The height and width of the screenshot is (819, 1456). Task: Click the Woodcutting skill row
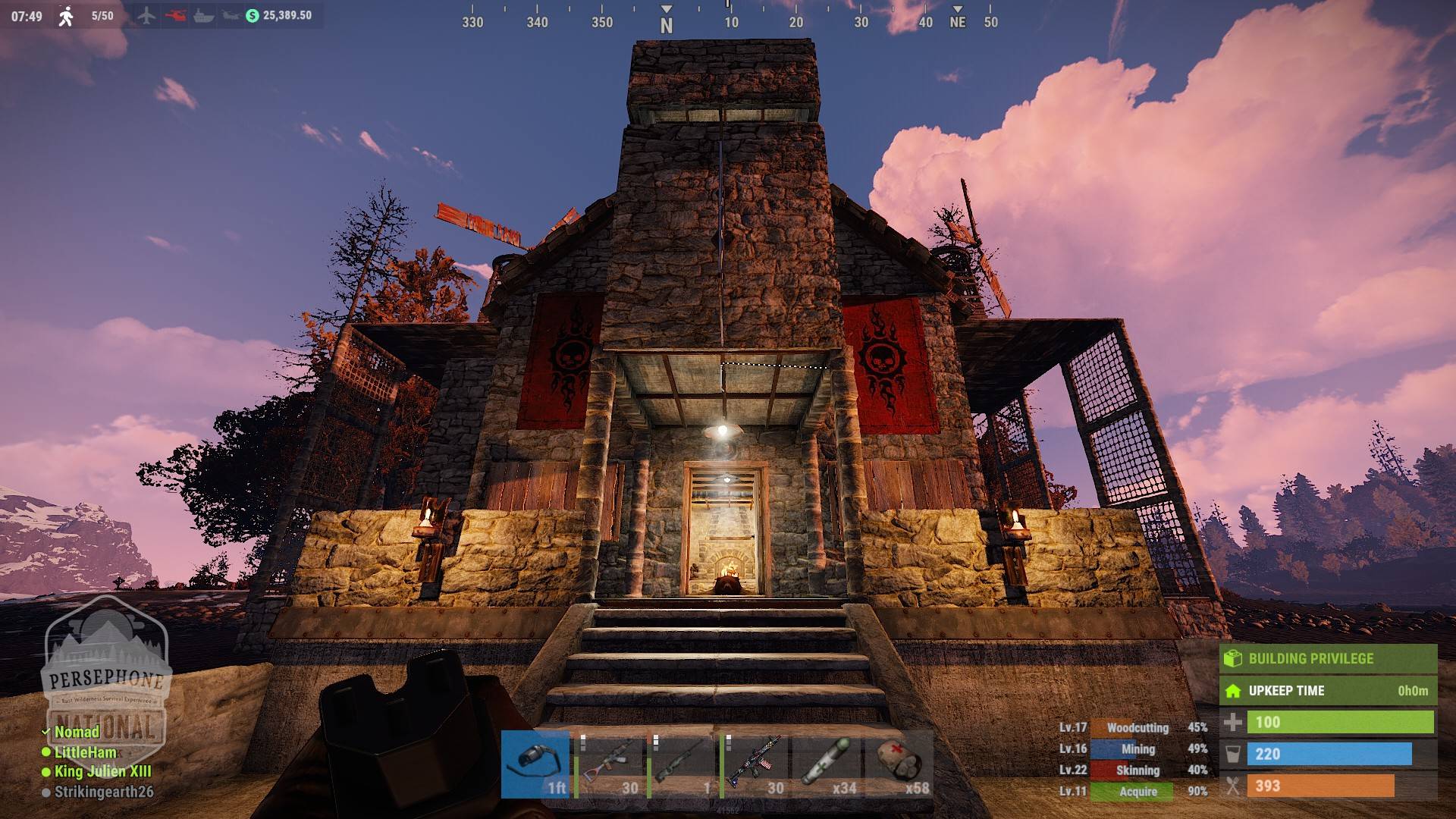[1133, 728]
